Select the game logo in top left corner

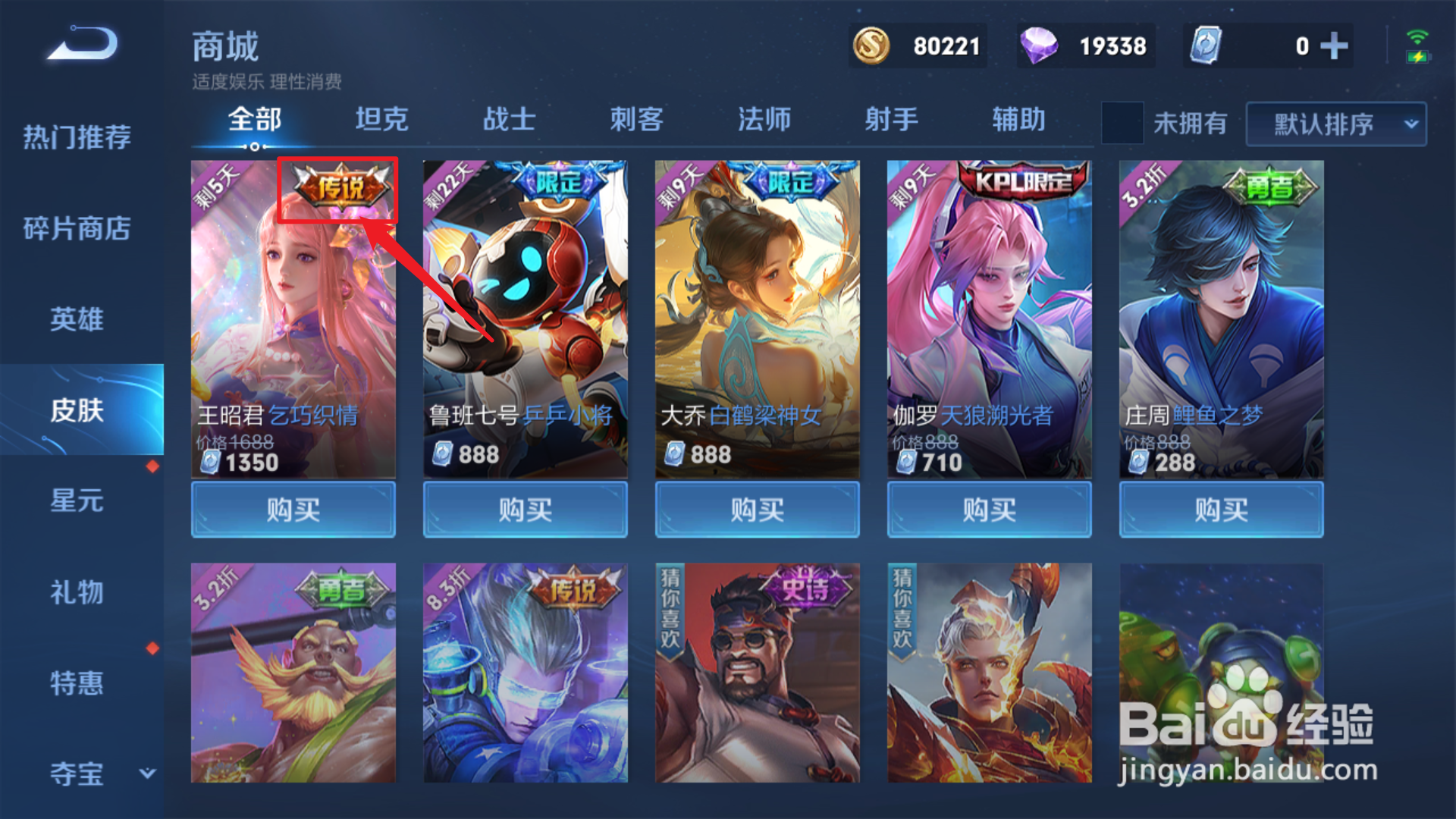point(80,44)
